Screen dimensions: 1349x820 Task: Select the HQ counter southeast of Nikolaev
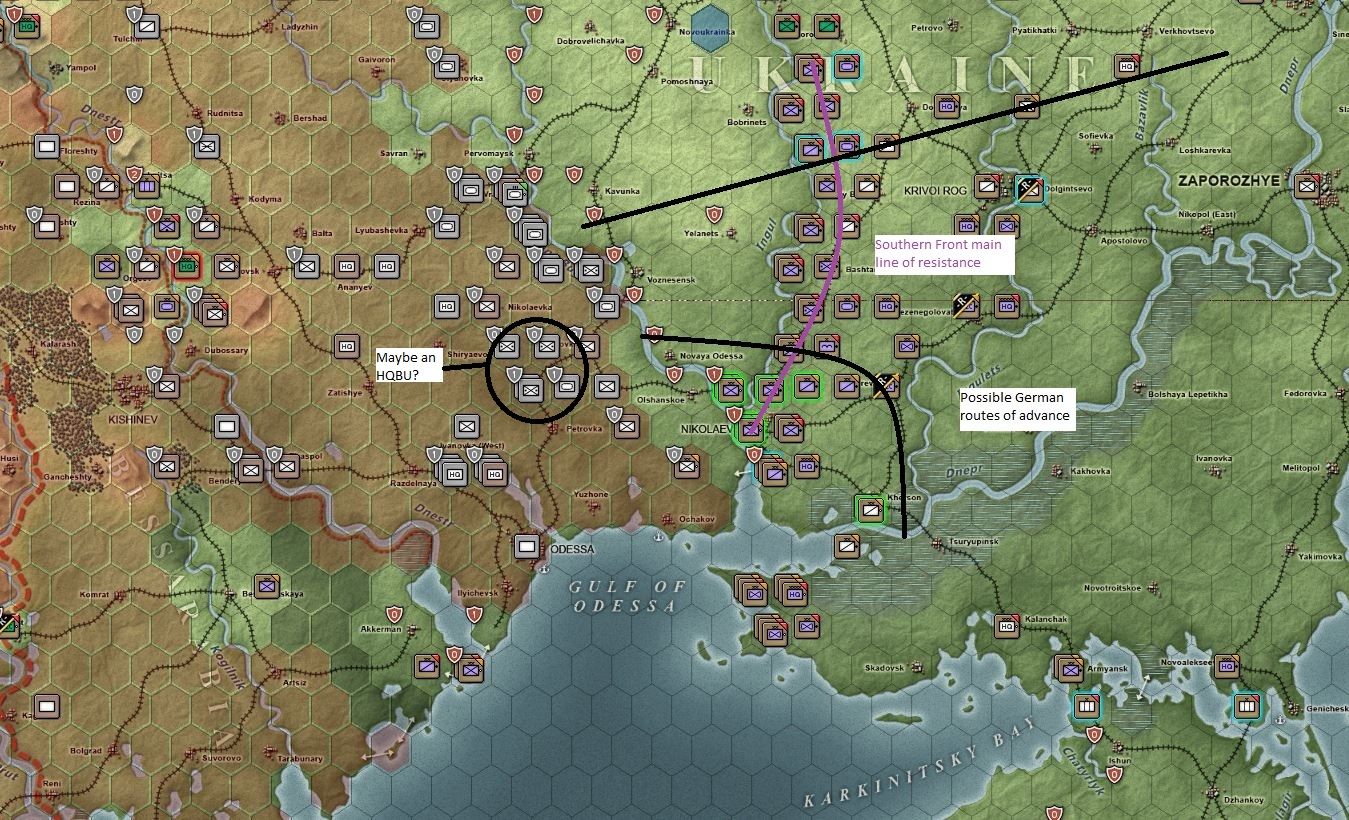[807, 466]
